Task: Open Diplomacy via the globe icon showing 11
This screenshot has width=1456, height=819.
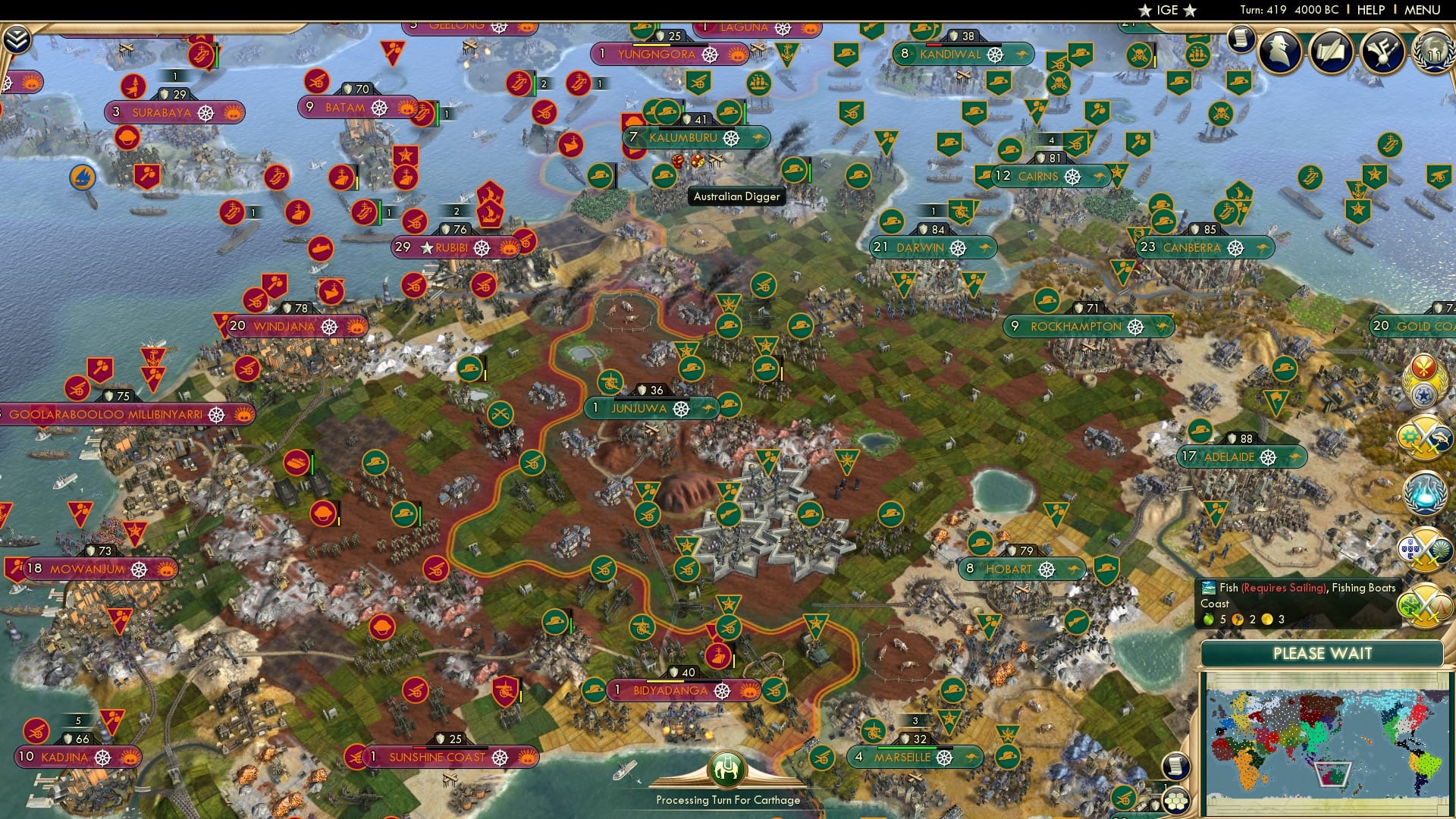Action: click(x=1432, y=53)
